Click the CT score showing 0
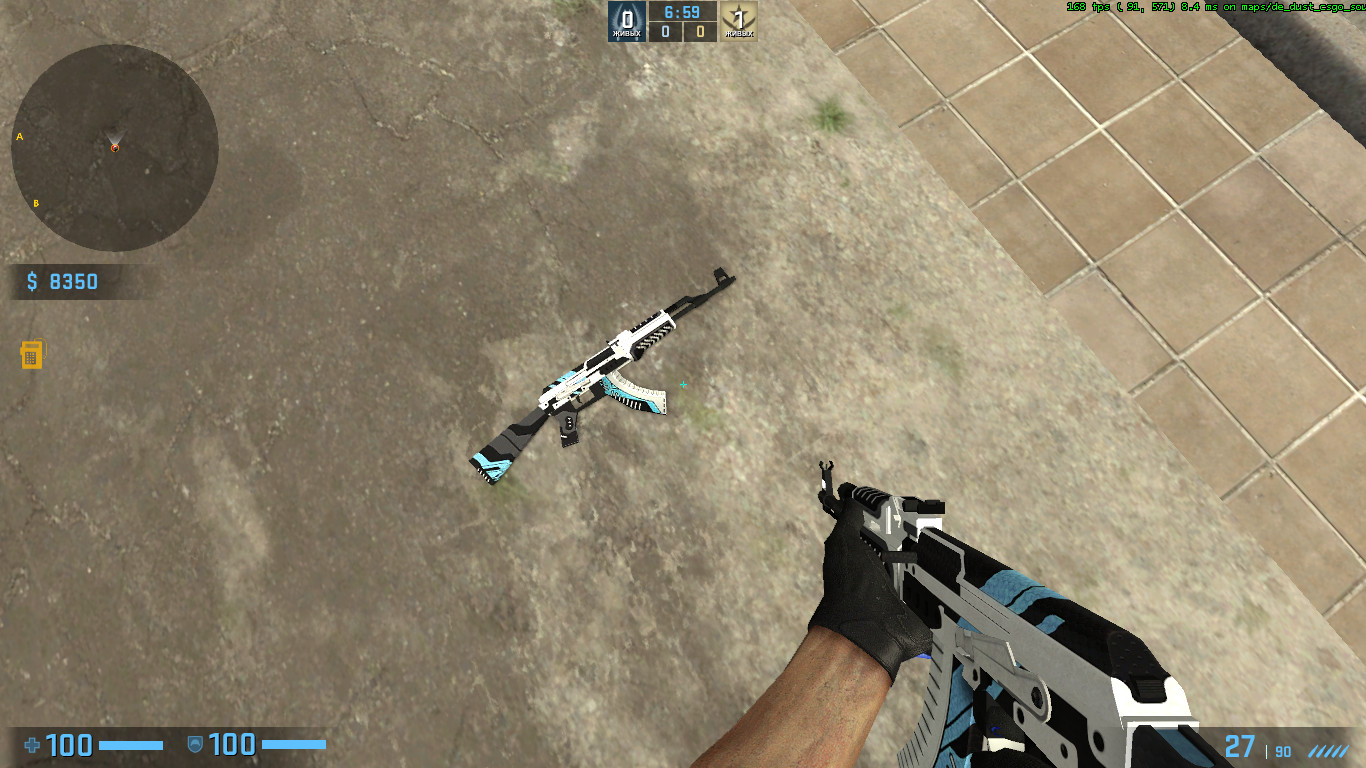 point(665,31)
